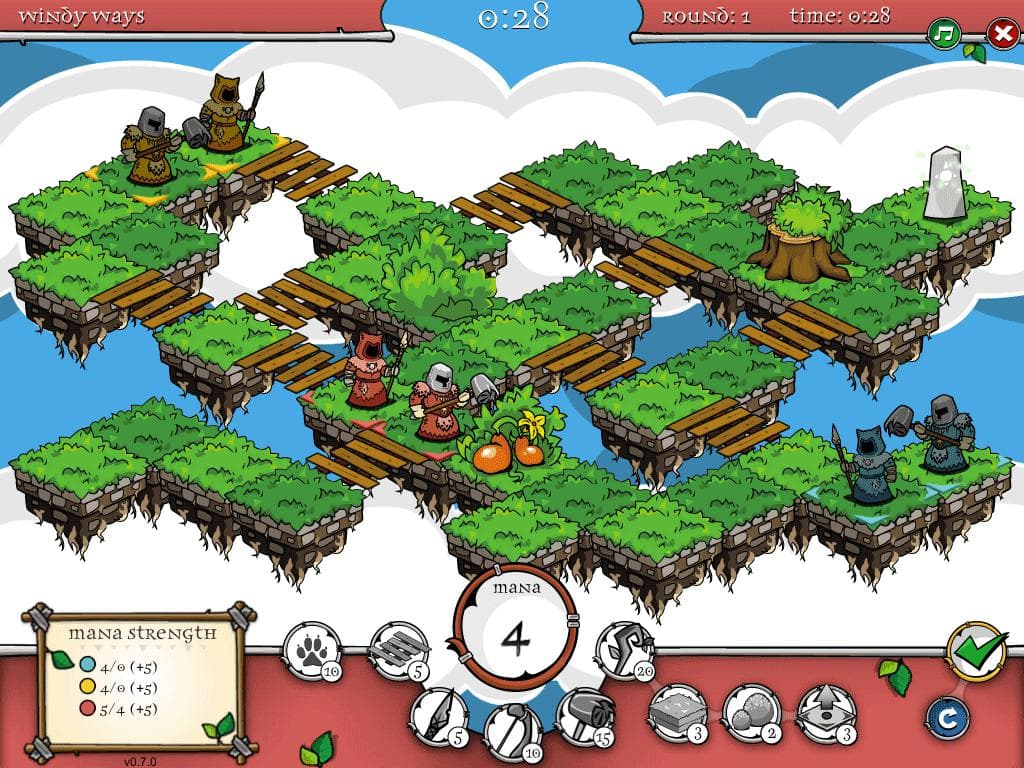Click the blue circular undo arrow button
This screenshot has height=768, width=1024.
click(x=943, y=716)
